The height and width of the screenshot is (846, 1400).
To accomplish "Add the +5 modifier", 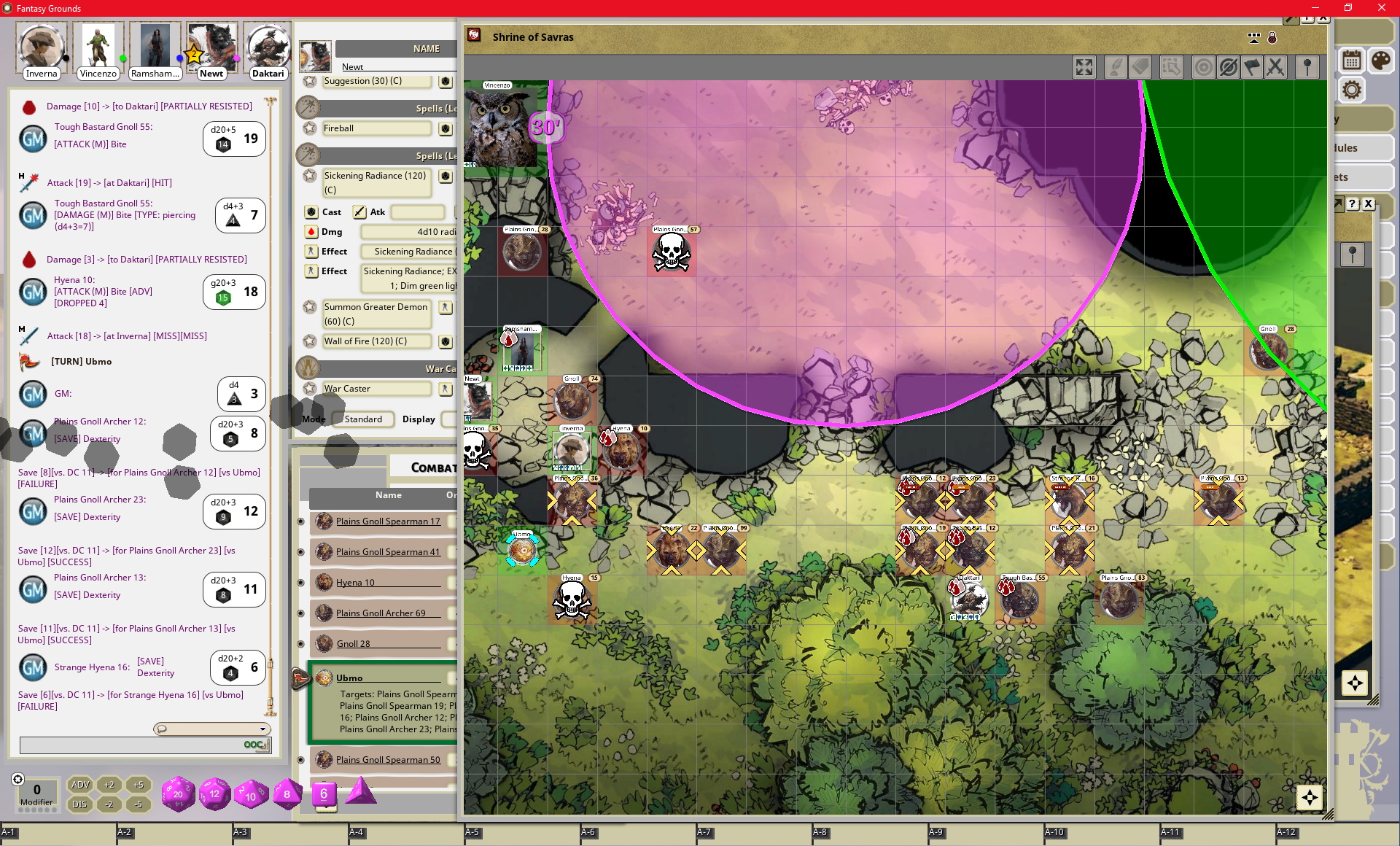I will tap(138, 785).
